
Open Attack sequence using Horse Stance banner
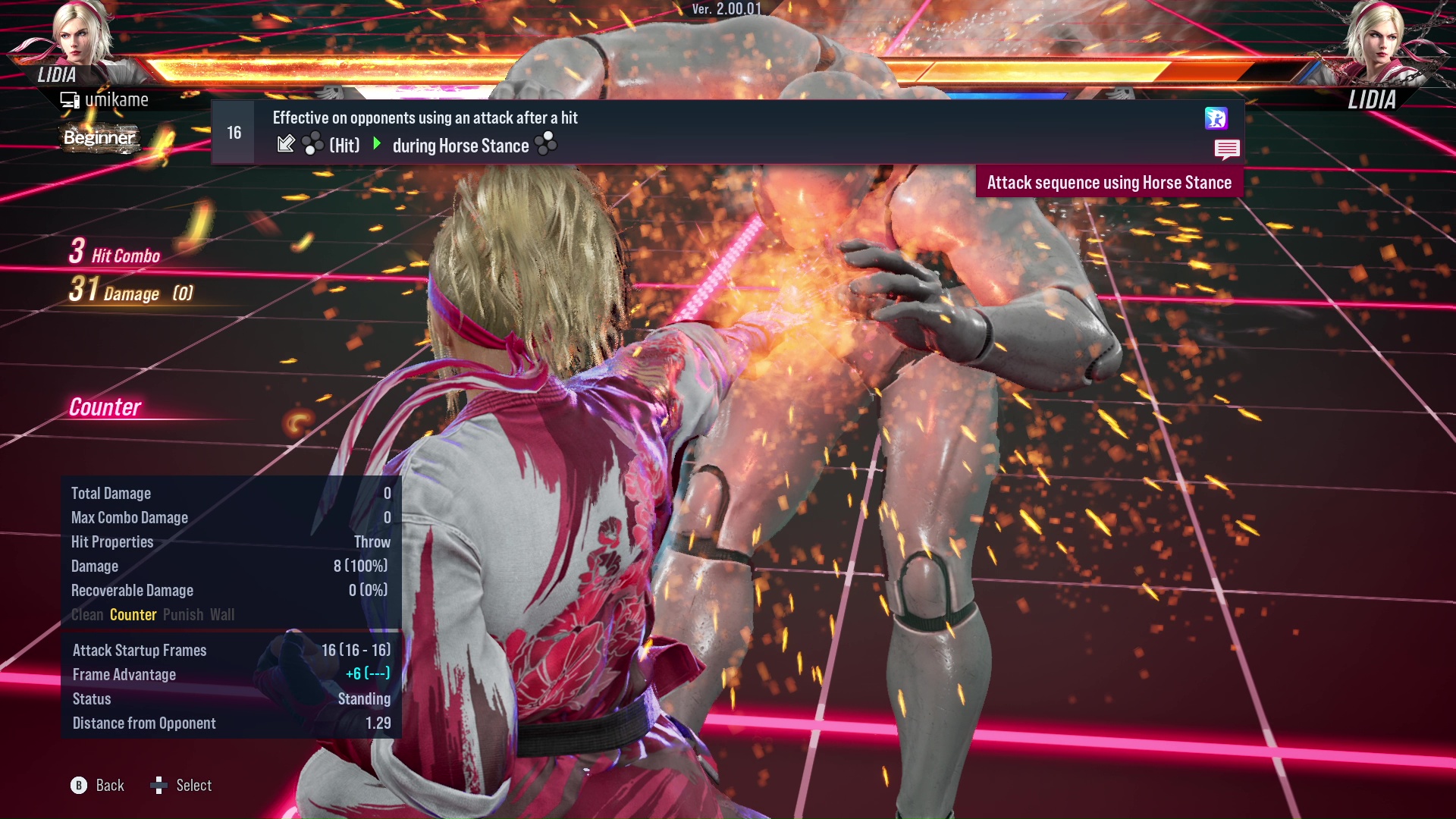click(1110, 182)
